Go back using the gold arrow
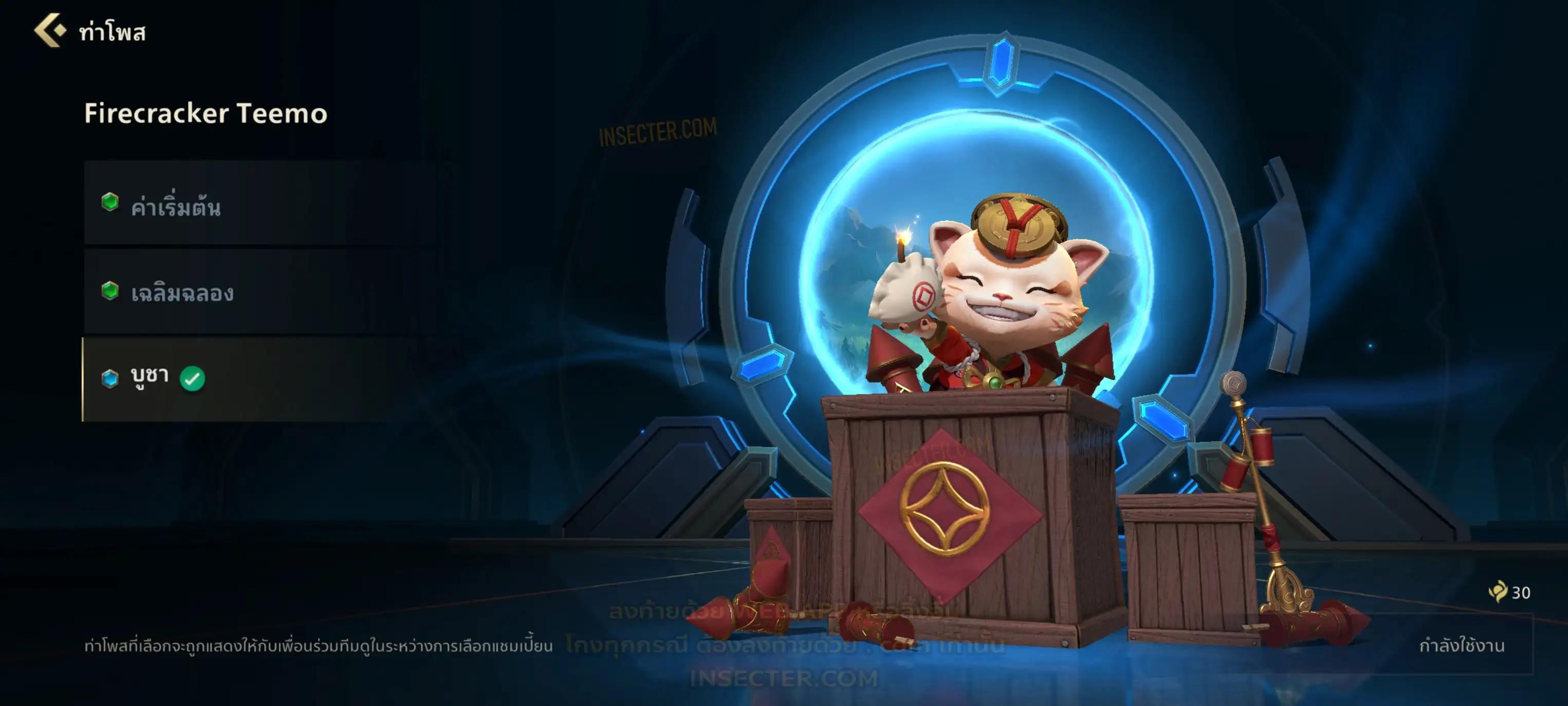The height and width of the screenshot is (706, 1568). coord(50,30)
